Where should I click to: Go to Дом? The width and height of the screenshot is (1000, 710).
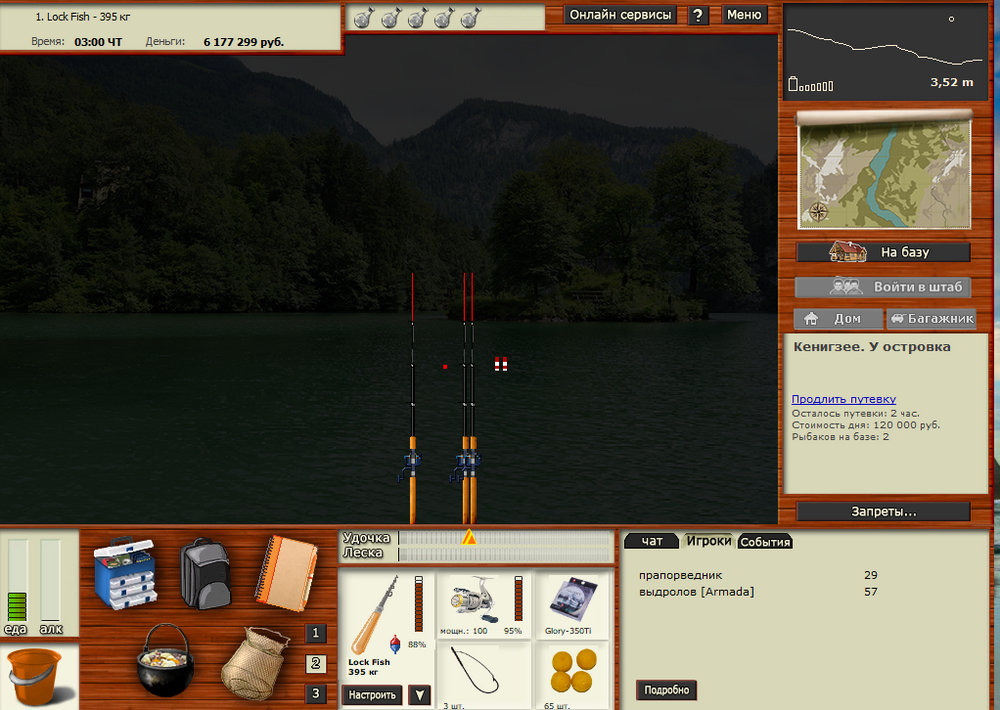838,319
